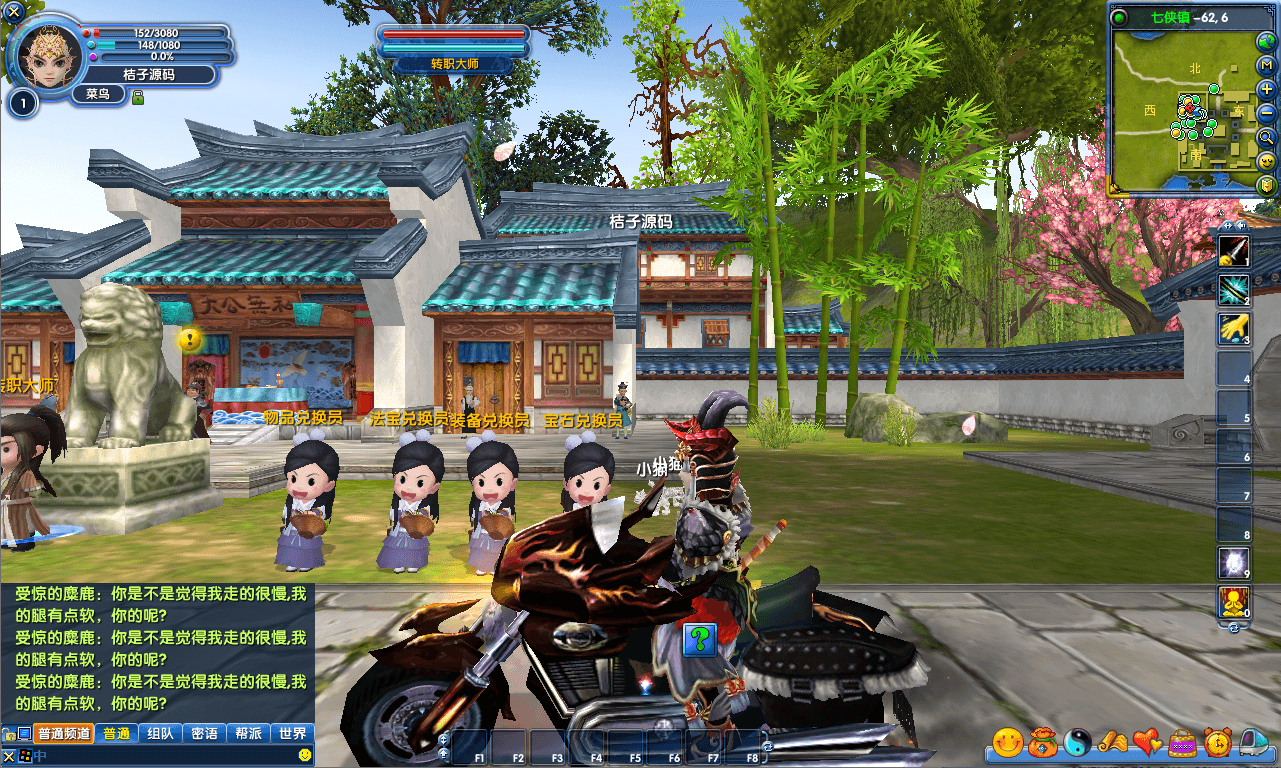
Task: Switch to the 帮派 chat tab
Action: click(x=246, y=733)
